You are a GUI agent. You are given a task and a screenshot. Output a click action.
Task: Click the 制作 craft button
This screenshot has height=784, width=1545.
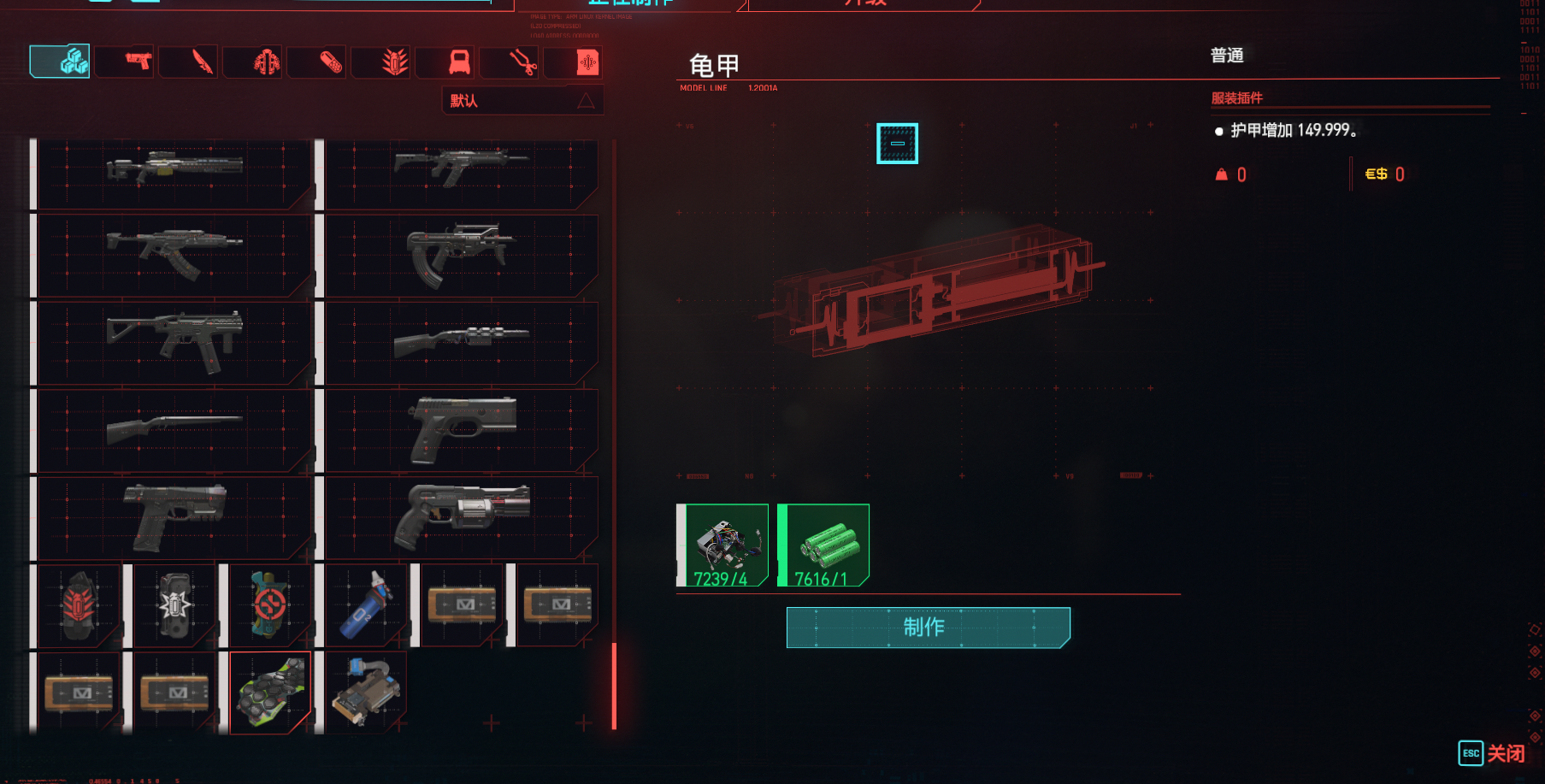[x=928, y=628]
